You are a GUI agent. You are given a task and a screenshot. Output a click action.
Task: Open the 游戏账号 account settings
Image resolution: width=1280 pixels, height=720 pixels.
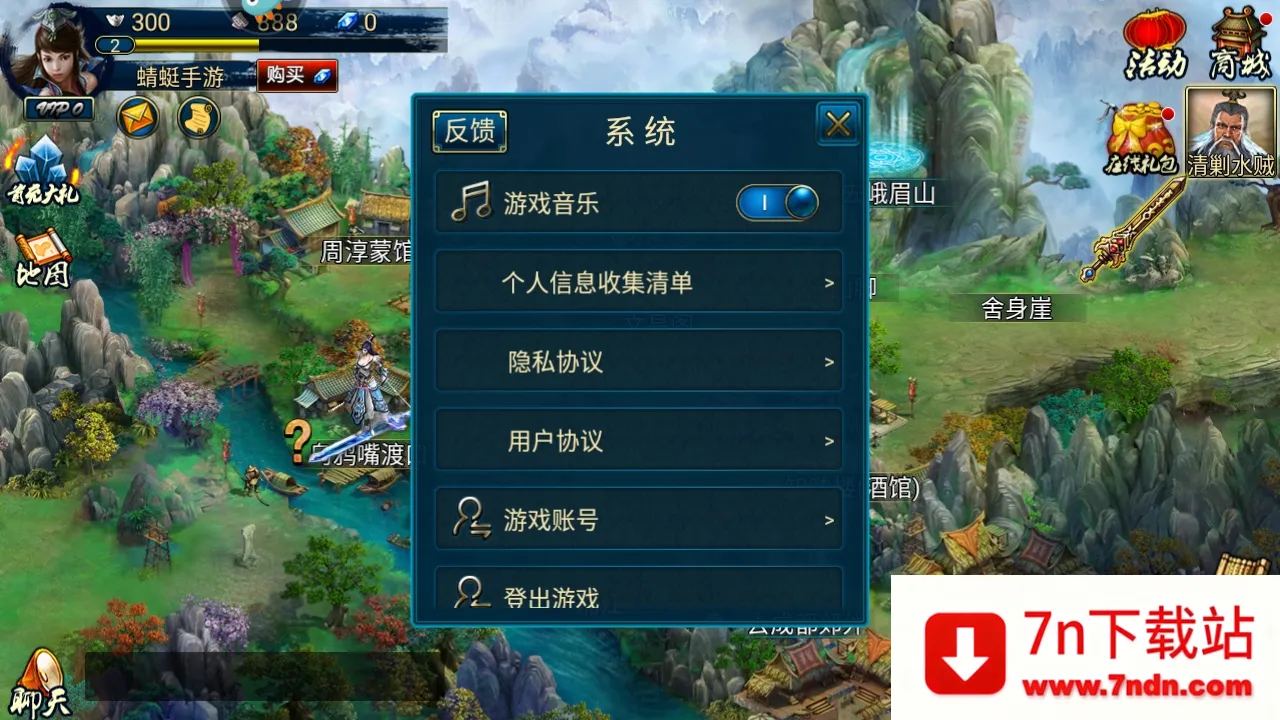point(639,519)
